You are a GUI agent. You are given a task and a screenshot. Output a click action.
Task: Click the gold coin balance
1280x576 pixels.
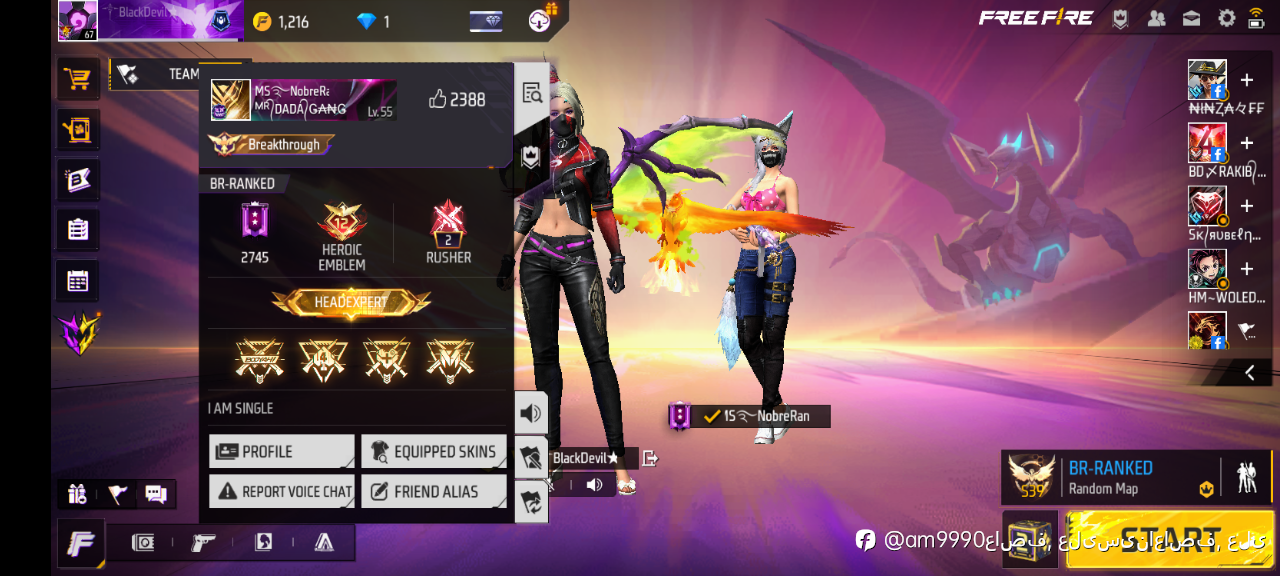(x=281, y=21)
